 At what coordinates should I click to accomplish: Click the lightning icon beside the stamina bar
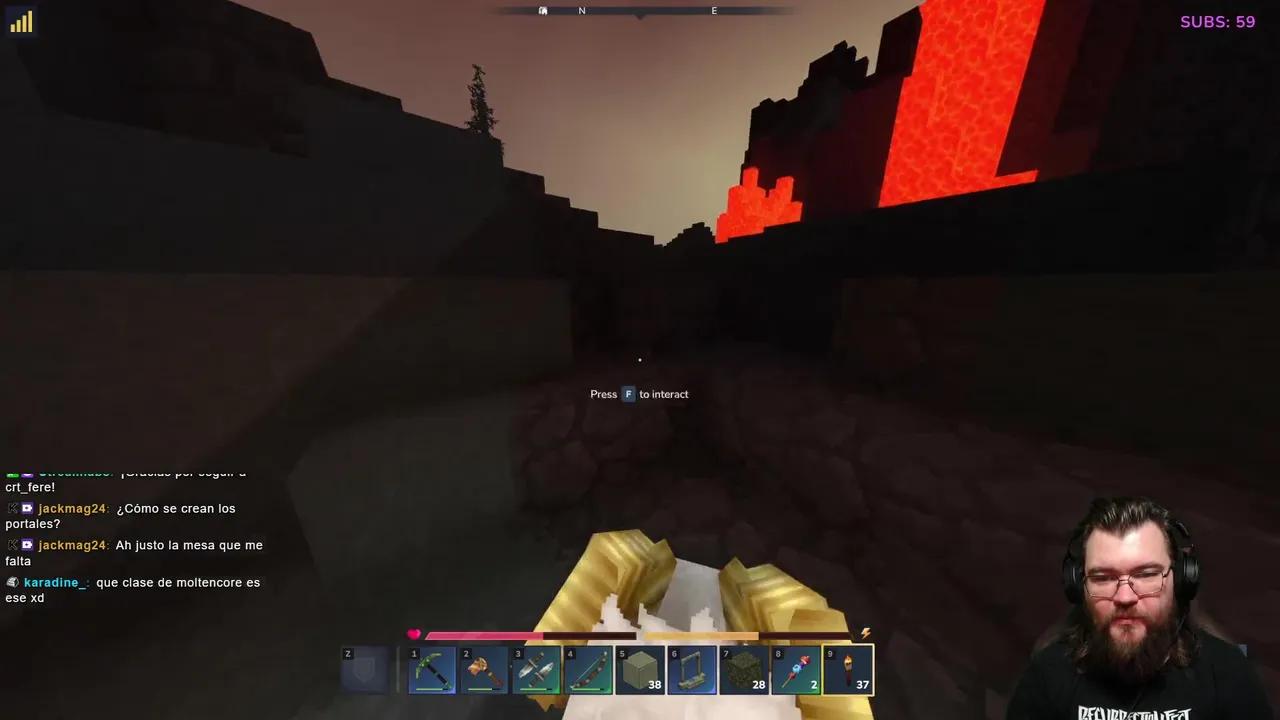pos(865,632)
